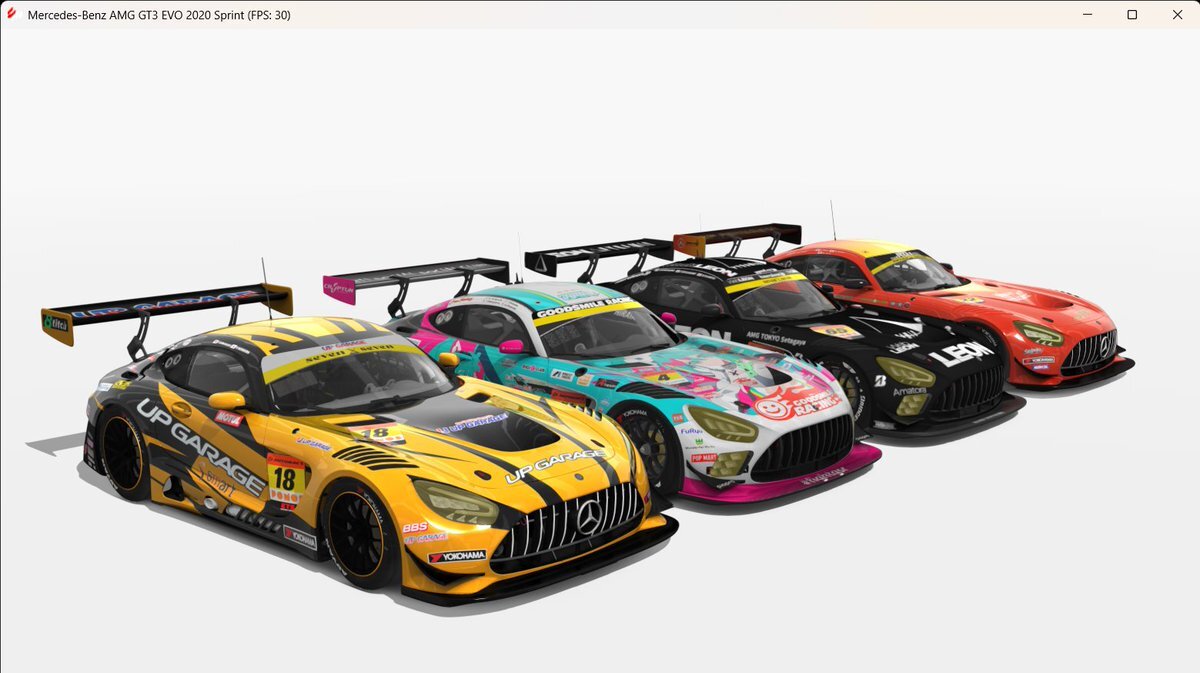Maximize the showroom window
The image size is (1200, 673).
pos(1132,15)
